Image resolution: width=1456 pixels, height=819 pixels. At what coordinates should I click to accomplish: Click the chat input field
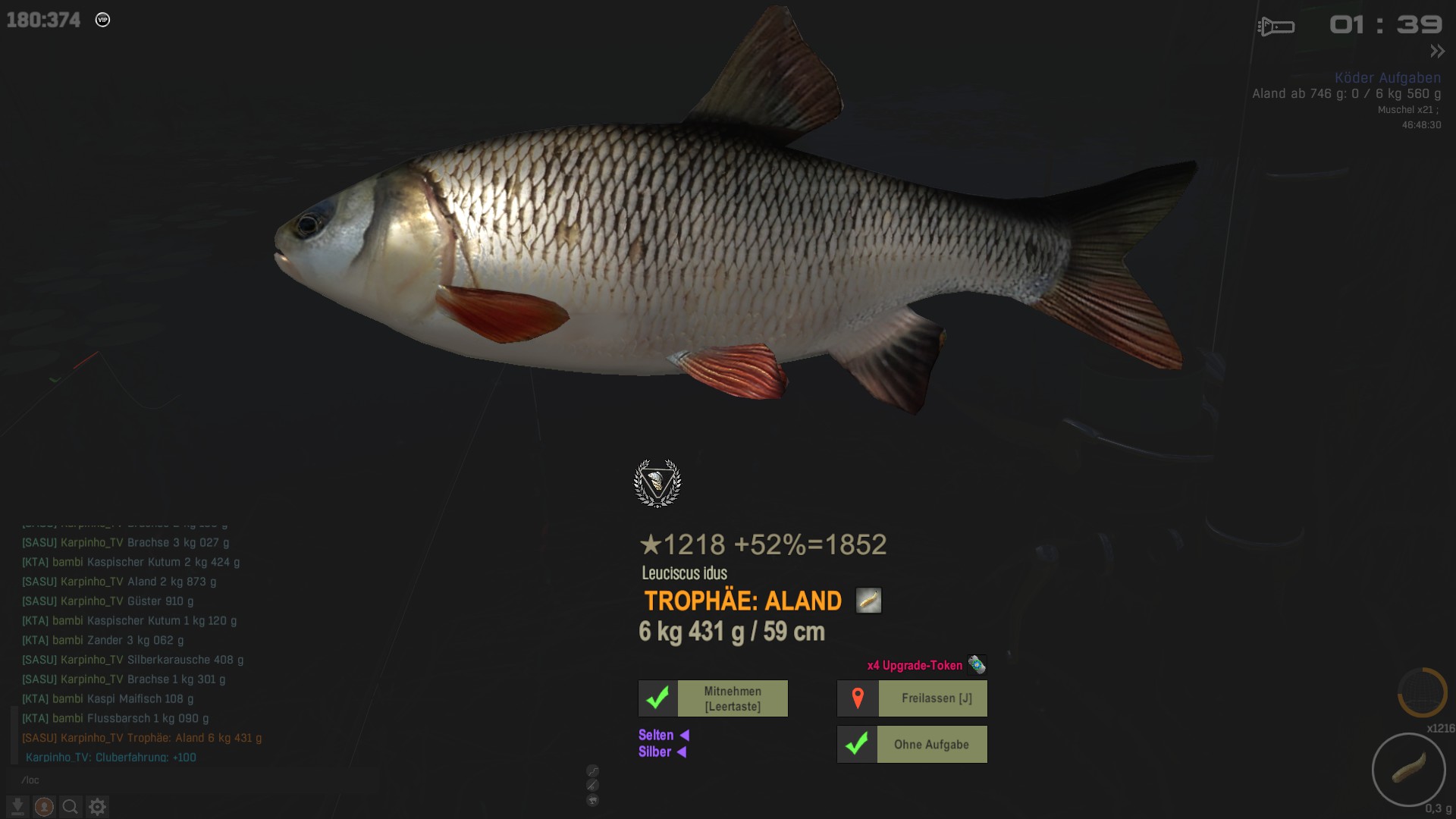point(190,780)
